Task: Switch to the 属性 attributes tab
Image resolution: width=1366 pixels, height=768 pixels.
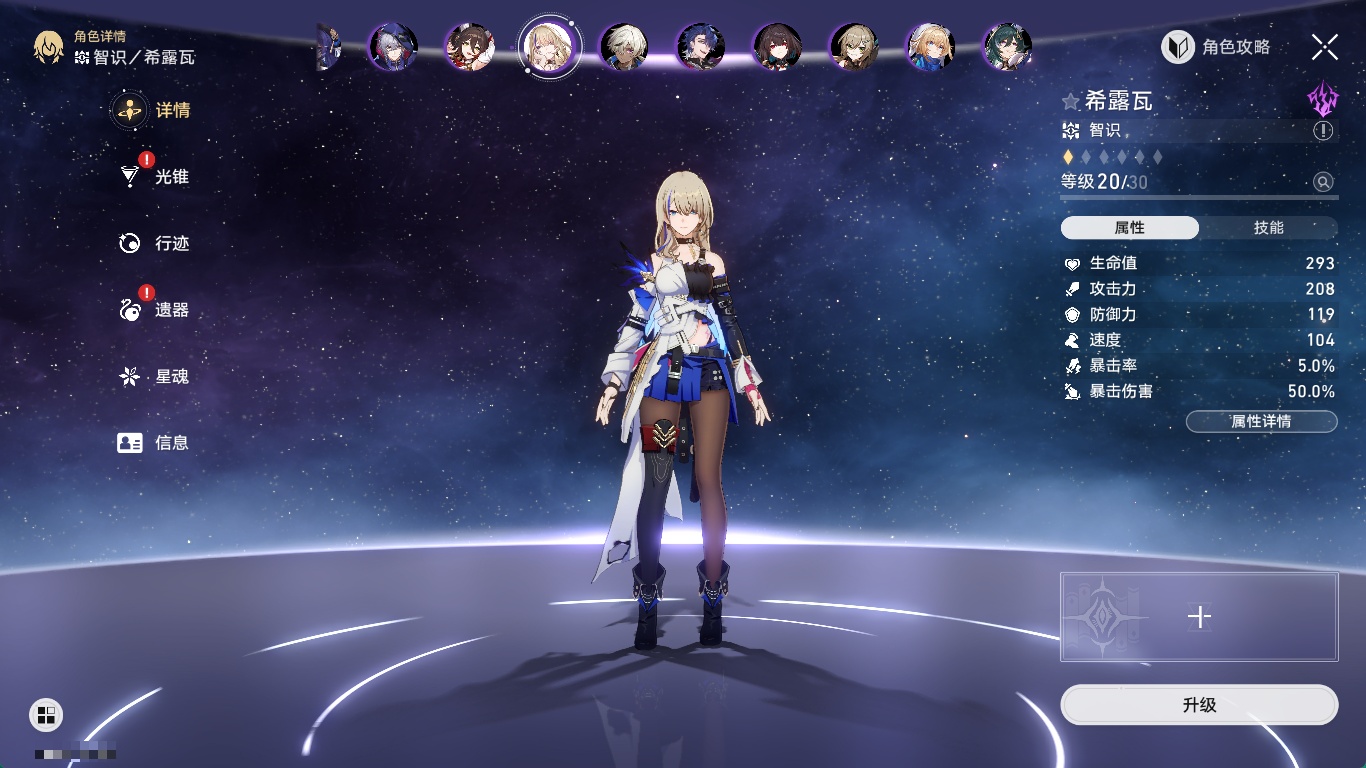Action: [x=1129, y=228]
